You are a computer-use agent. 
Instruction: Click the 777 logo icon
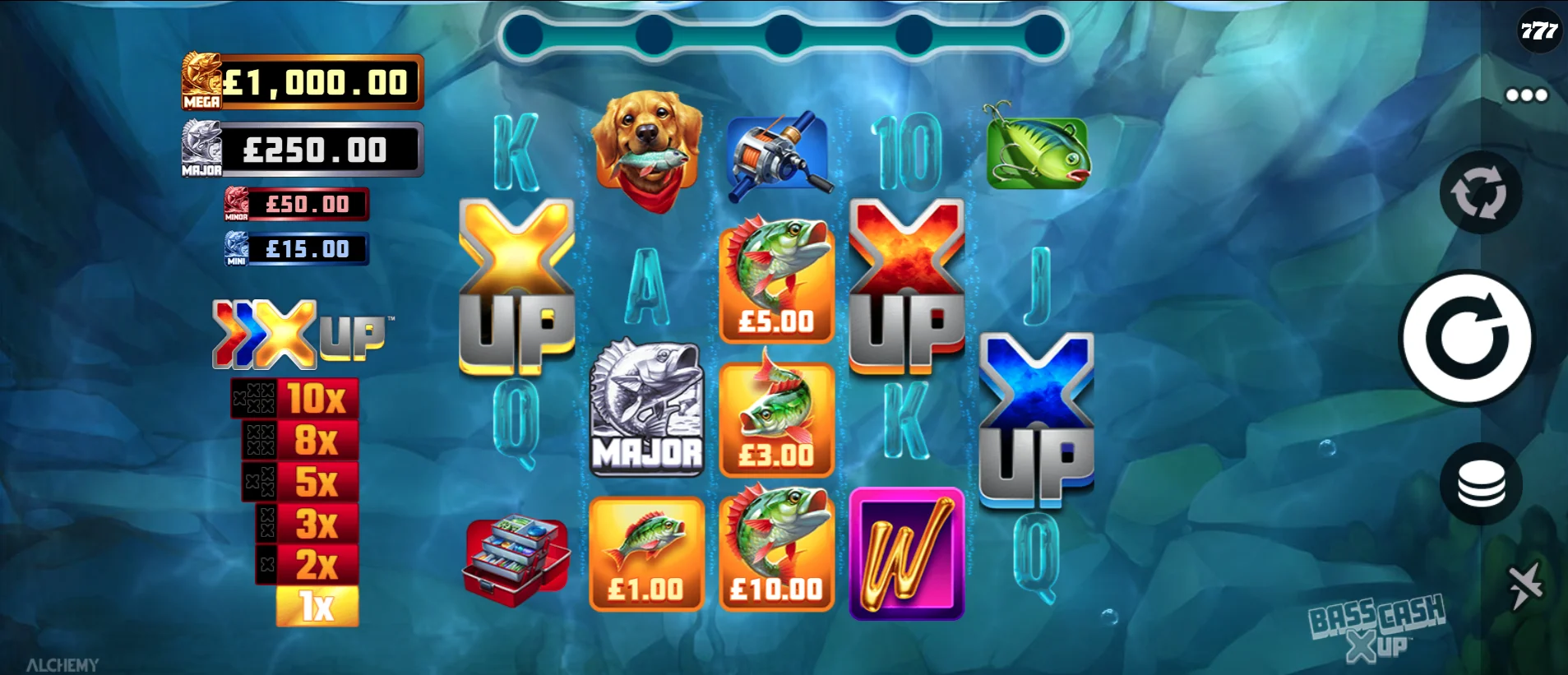(x=1538, y=31)
